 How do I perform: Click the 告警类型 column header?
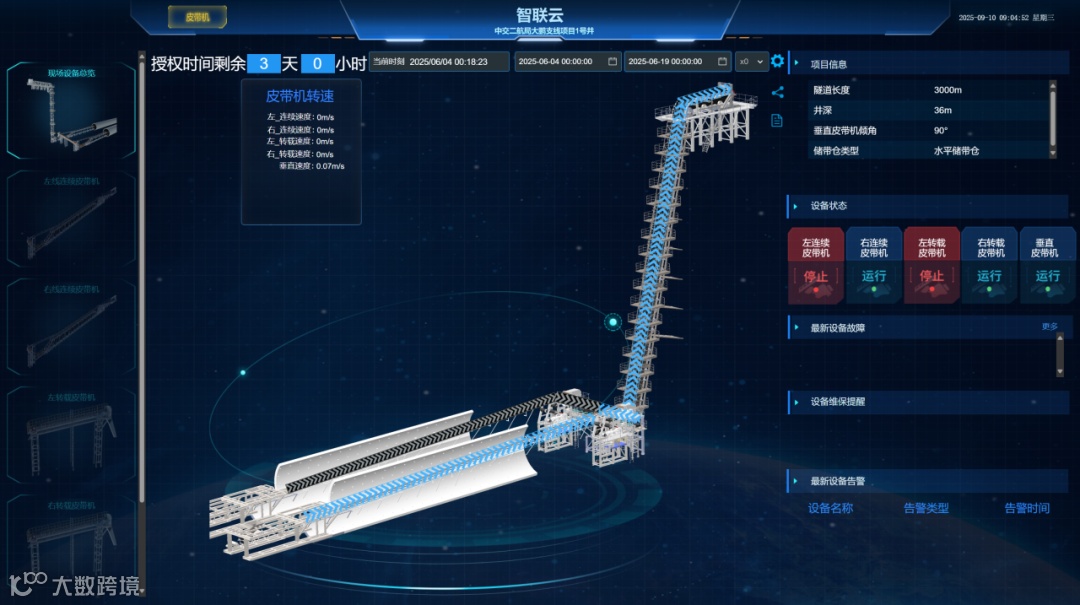click(926, 508)
